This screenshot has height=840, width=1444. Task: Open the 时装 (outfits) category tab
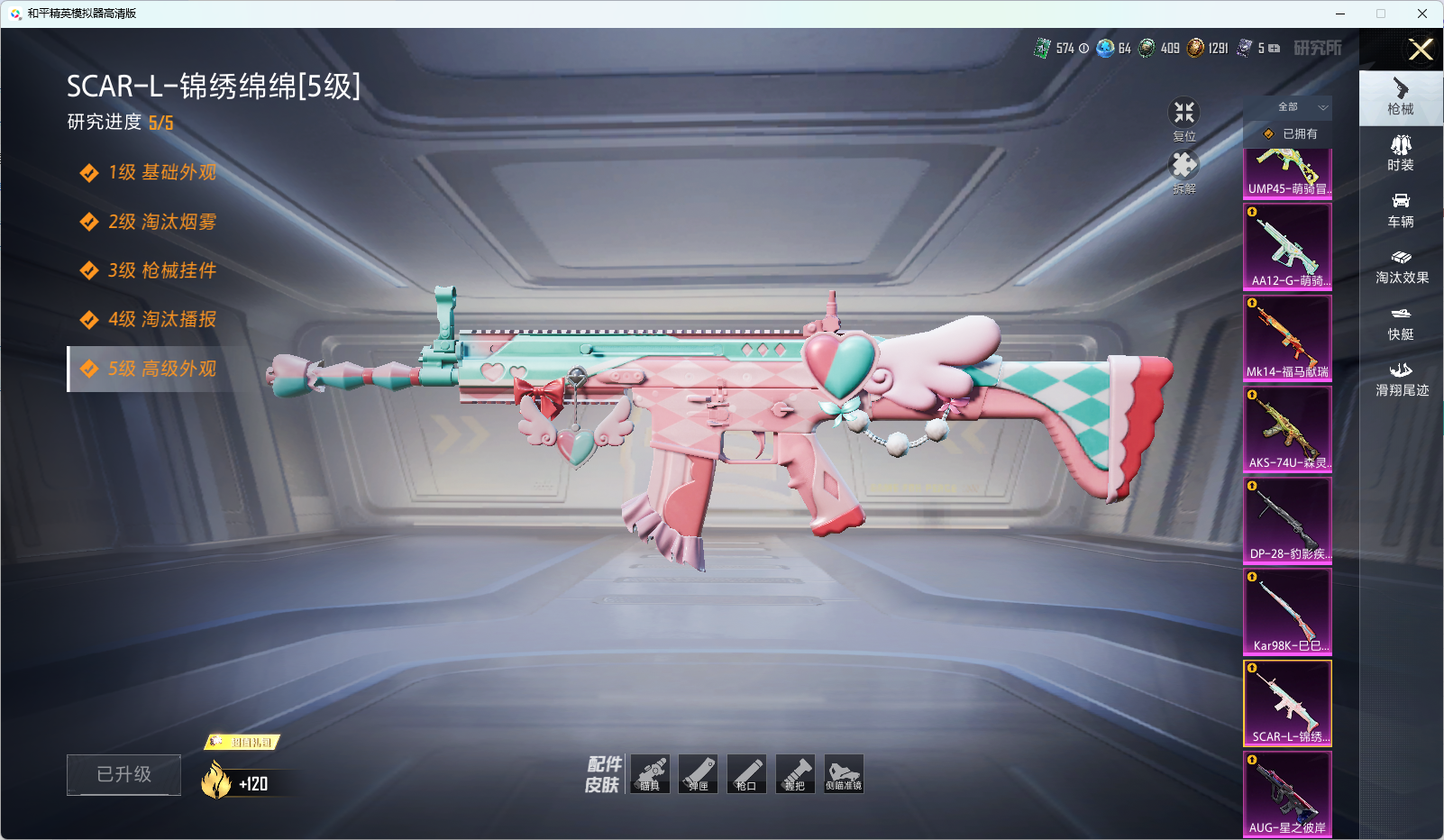coord(1401,152)
